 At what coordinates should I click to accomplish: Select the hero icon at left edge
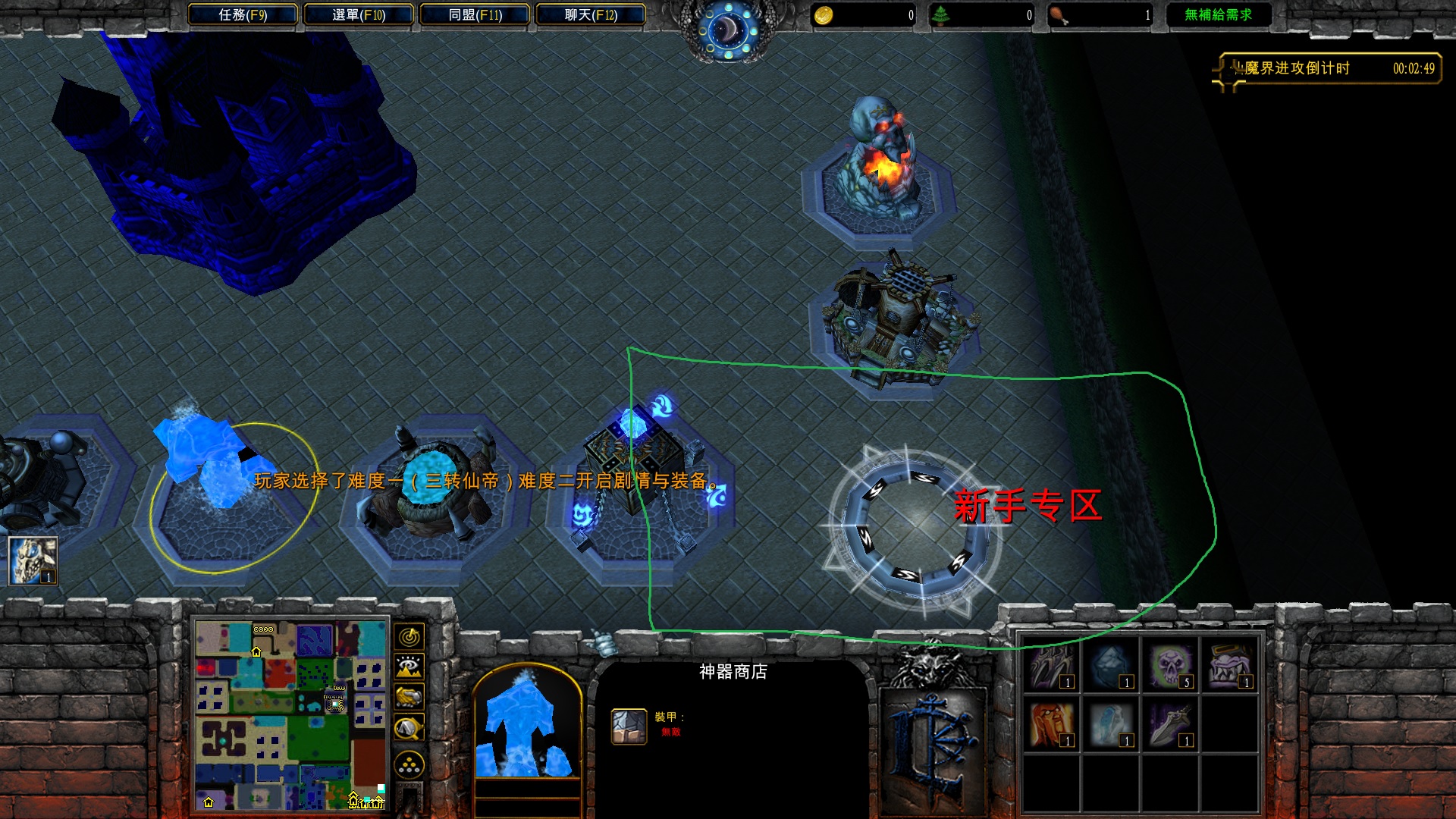click(33, 561)
